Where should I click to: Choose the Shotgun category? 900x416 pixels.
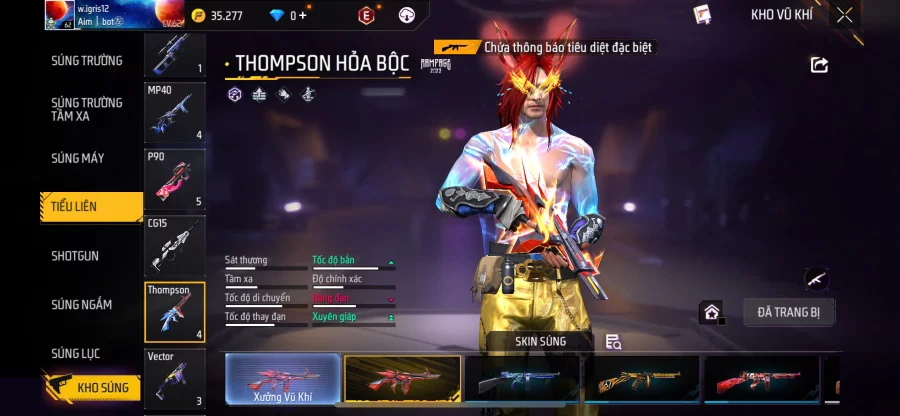[x=75, y=256]
